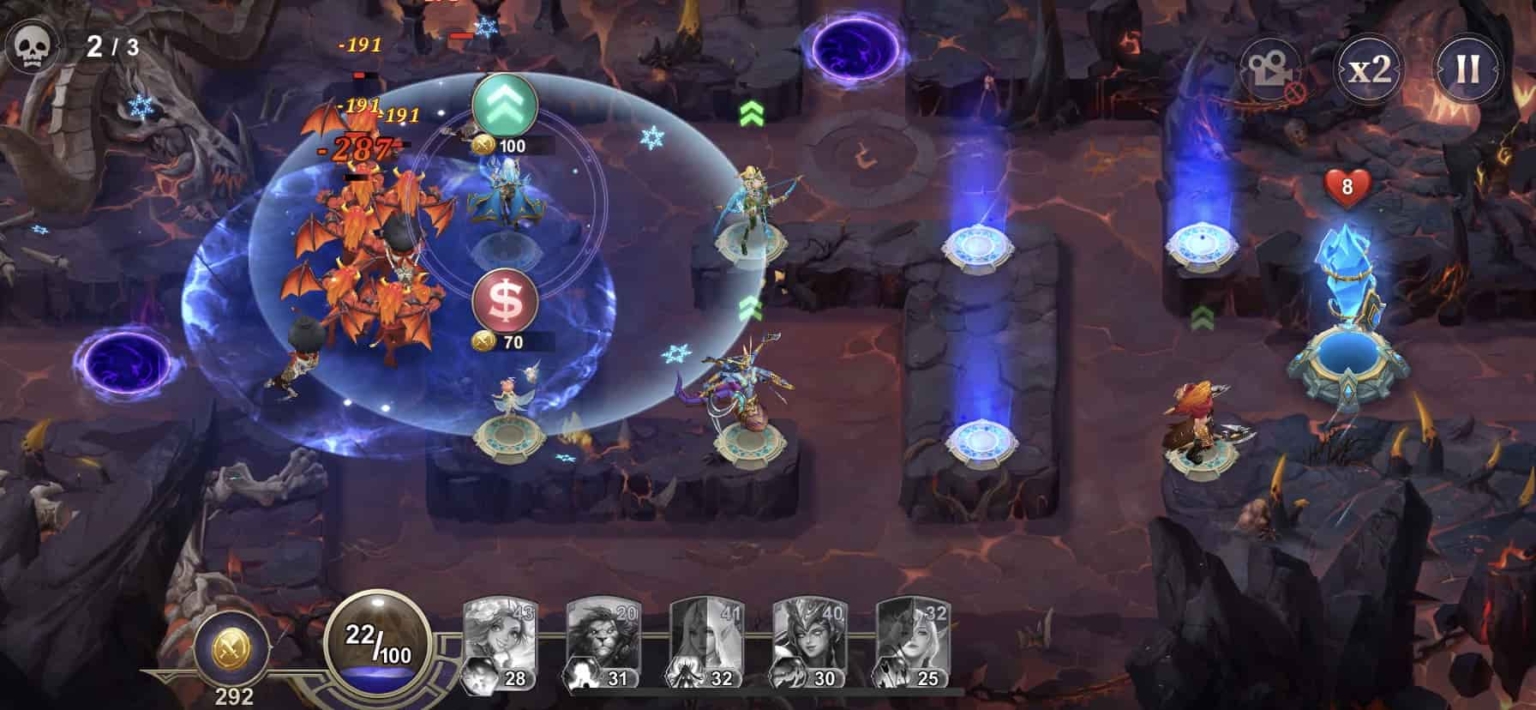Screen dimensions: 1536x710
Task: Select the flower-haired girl skill card costing 28
Action: click(x=500, y=643)
